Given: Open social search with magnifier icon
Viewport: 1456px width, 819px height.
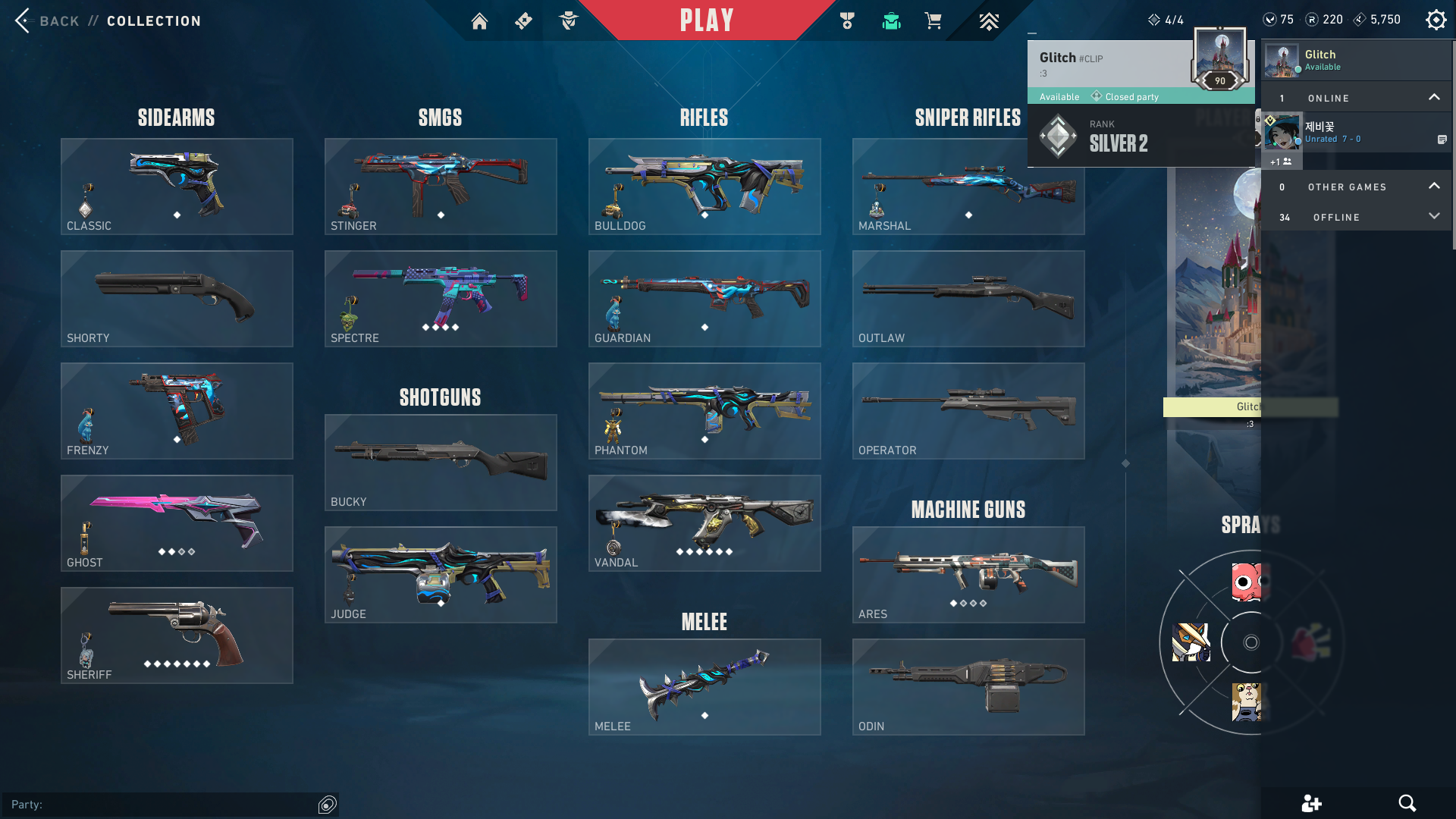Looking at the screenshot, I should (x=1408, y=802).
